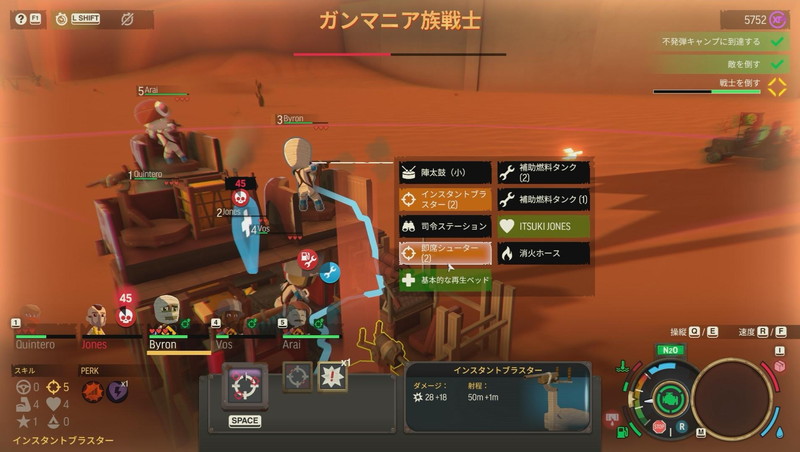Activate the green N2O boost button

click(x=669, y=350)
